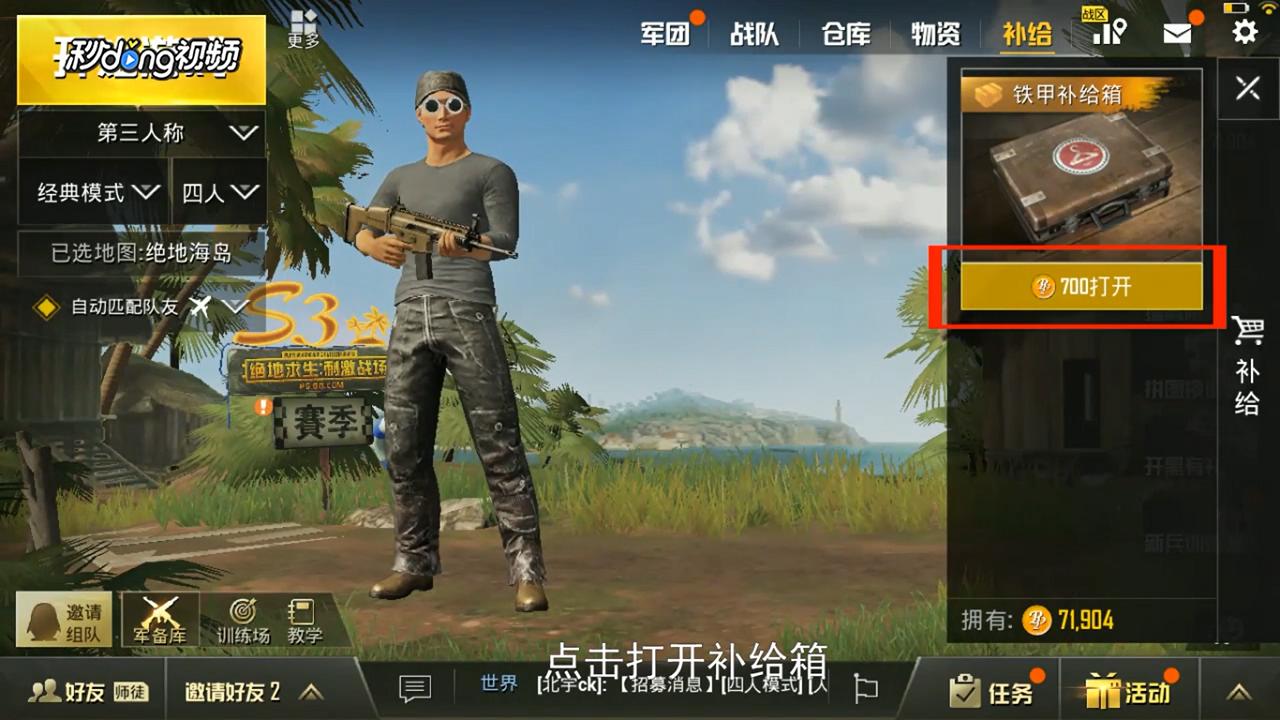Viewport: 1280px width, 720px height.
Task: Open the 第三人称 perspective dropdown
Action: click(140, 131)
